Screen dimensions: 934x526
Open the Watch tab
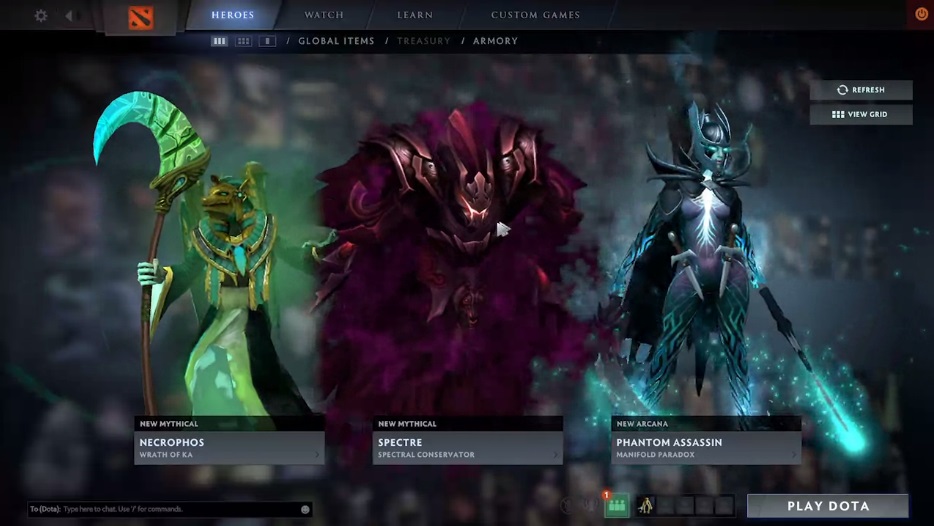pyautogui.click(x=324, y=15)
